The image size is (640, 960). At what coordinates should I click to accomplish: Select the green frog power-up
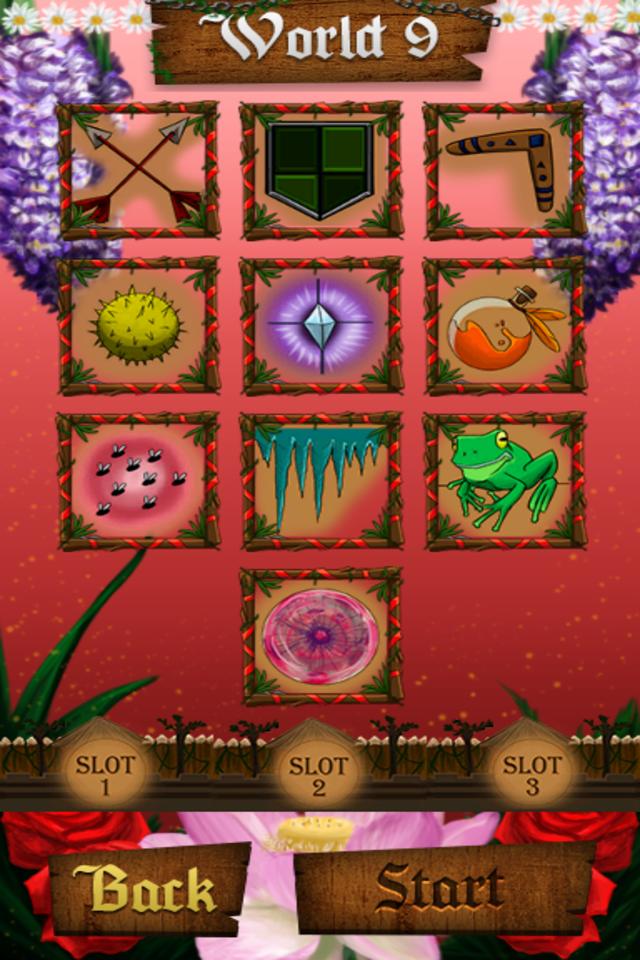[505, 481]
